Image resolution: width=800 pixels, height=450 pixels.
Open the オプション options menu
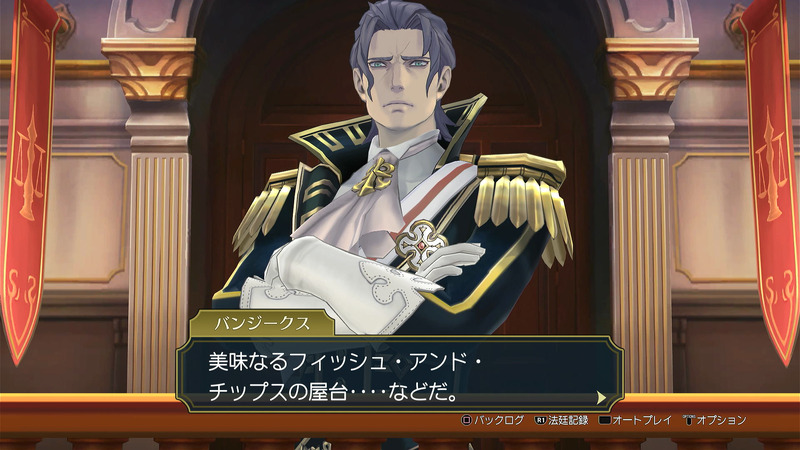[715, 420]
